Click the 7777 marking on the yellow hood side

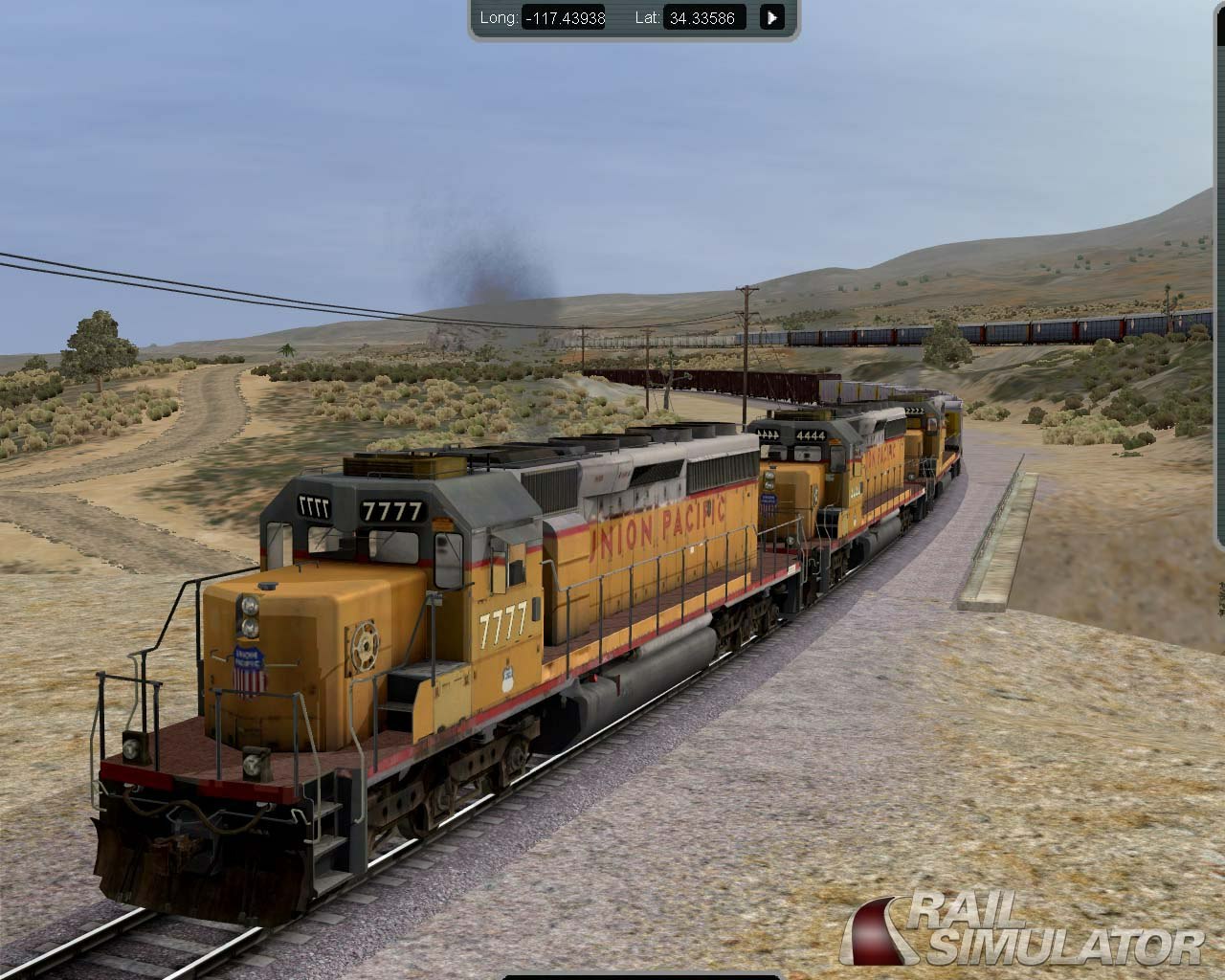coord(502,622)
